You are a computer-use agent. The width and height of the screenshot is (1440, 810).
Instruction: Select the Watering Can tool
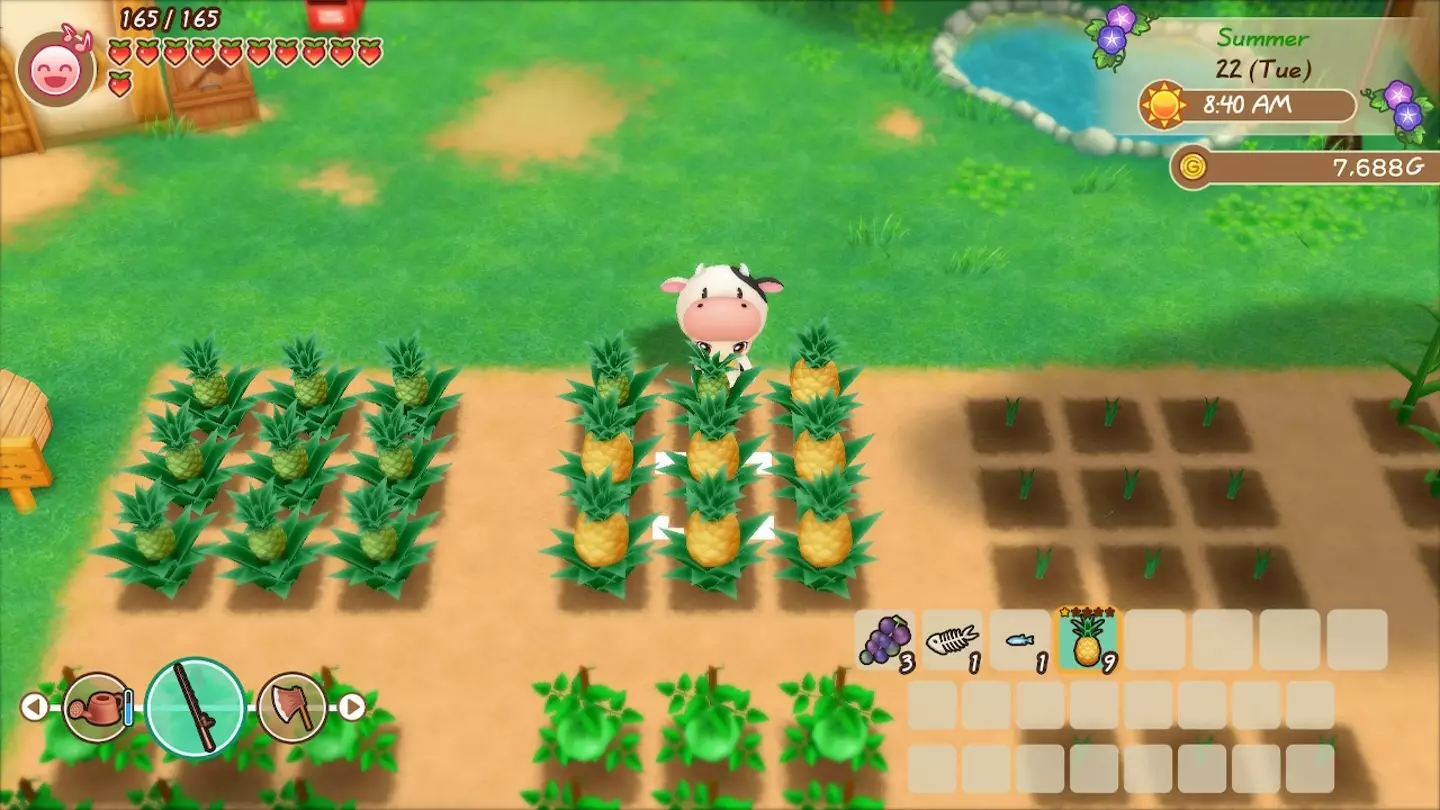coord(95,708)
